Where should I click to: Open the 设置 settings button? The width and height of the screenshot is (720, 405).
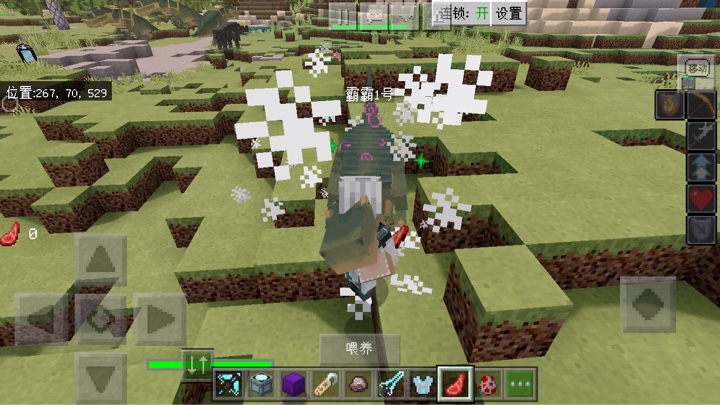point(509,13)
